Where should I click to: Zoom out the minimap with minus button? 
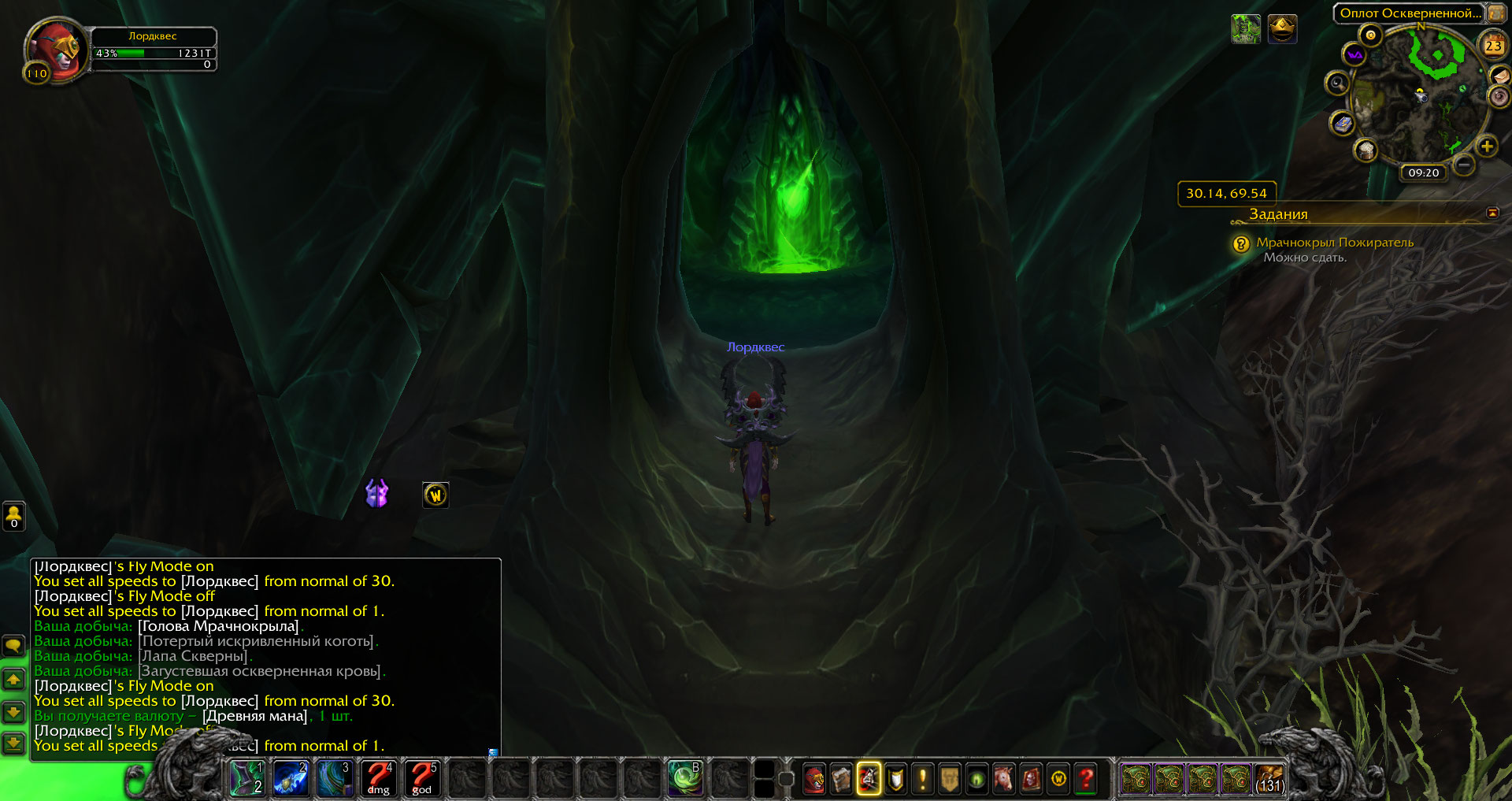(x=1463, y=165)
